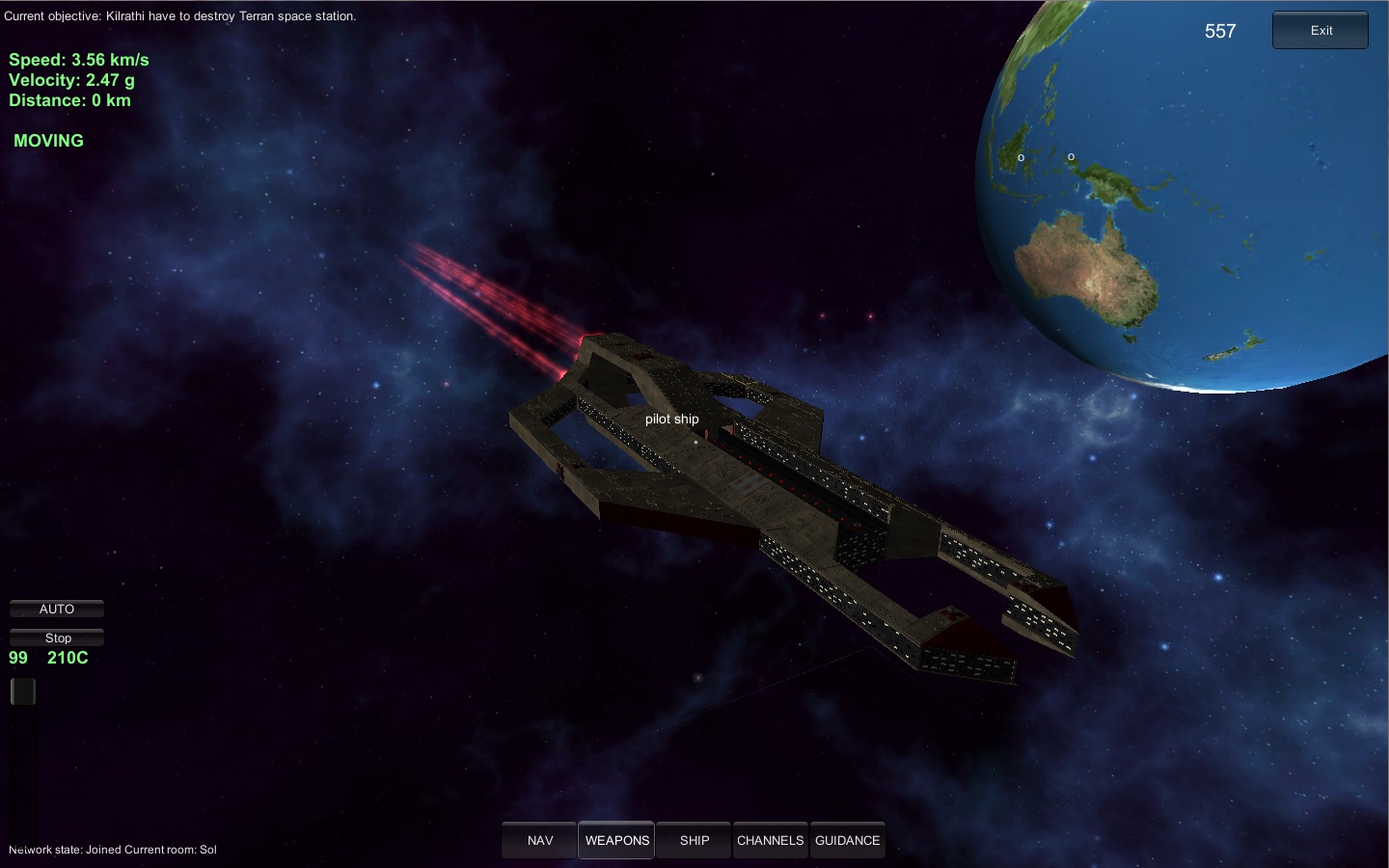
Task: Exit the game session
Action: (x=1320, y=31)
